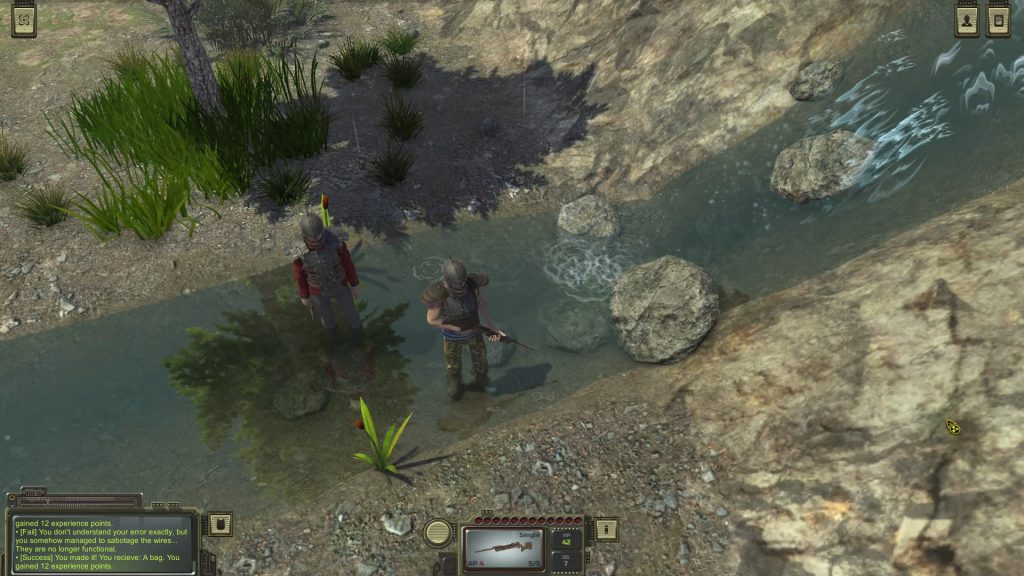Open the journal notebook button

[998, 19]
